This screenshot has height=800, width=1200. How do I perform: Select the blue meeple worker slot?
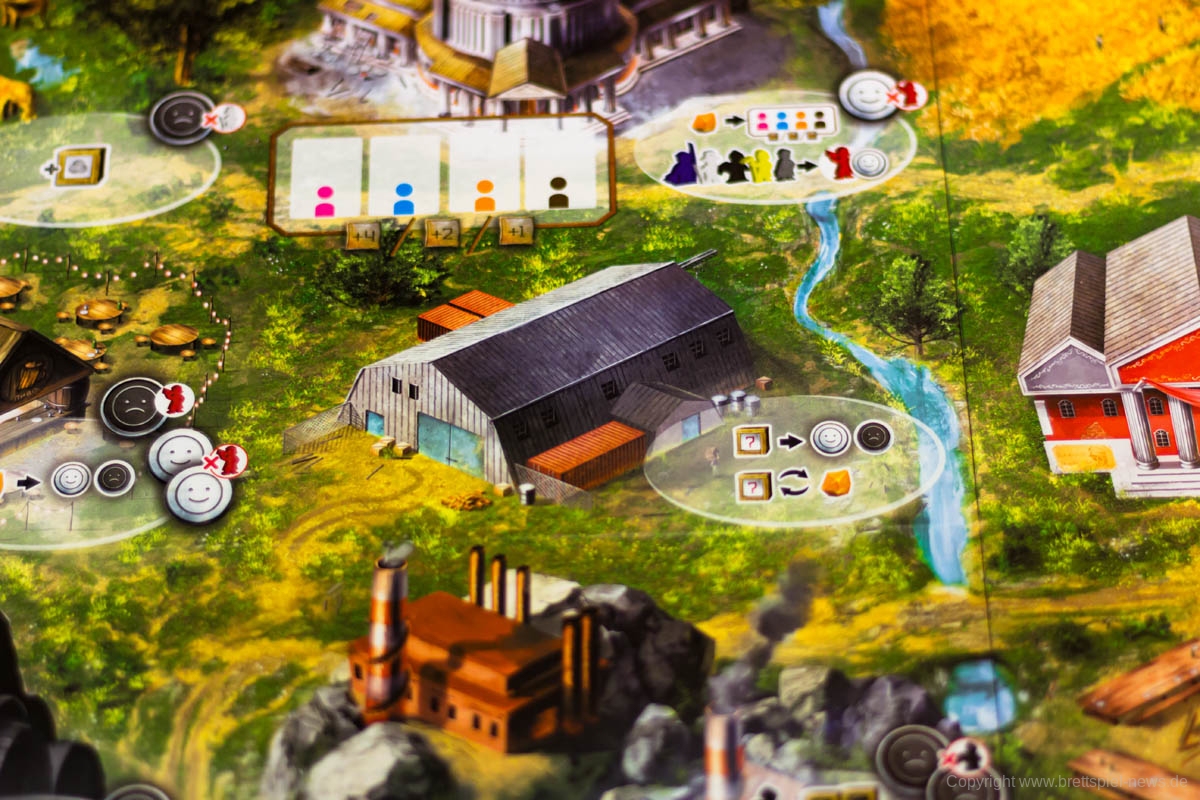[404, 177]
